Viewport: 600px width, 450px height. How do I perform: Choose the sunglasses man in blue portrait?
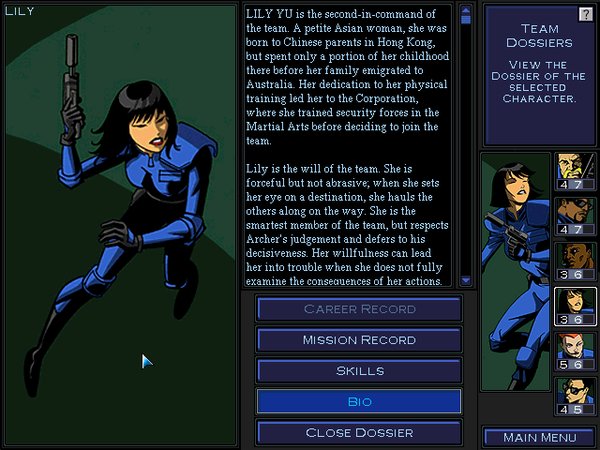tap(574, 216)
